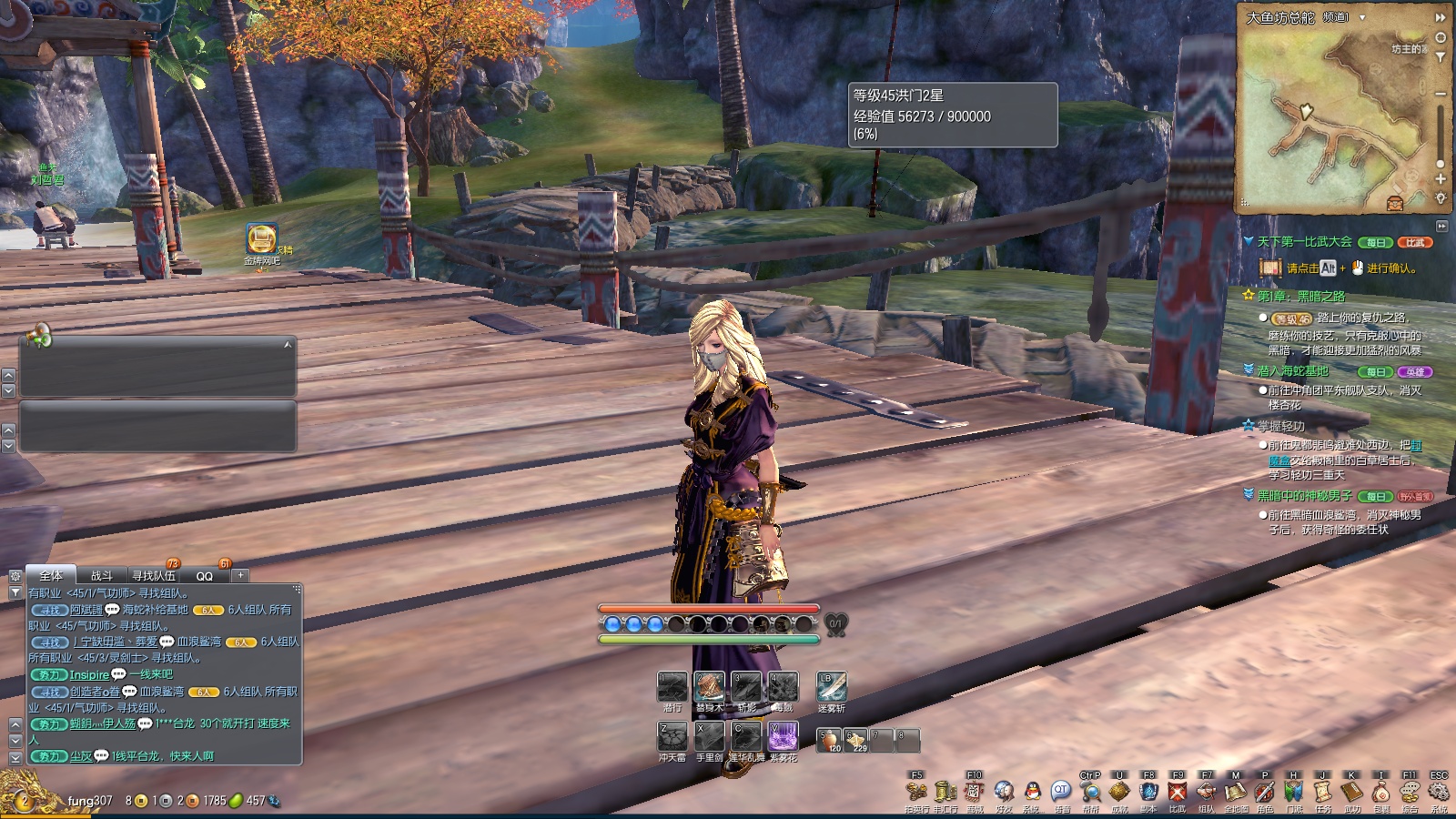
Task: Add a new chat tab with plus button
Action: pyautogui.click(x=240, y=575)
